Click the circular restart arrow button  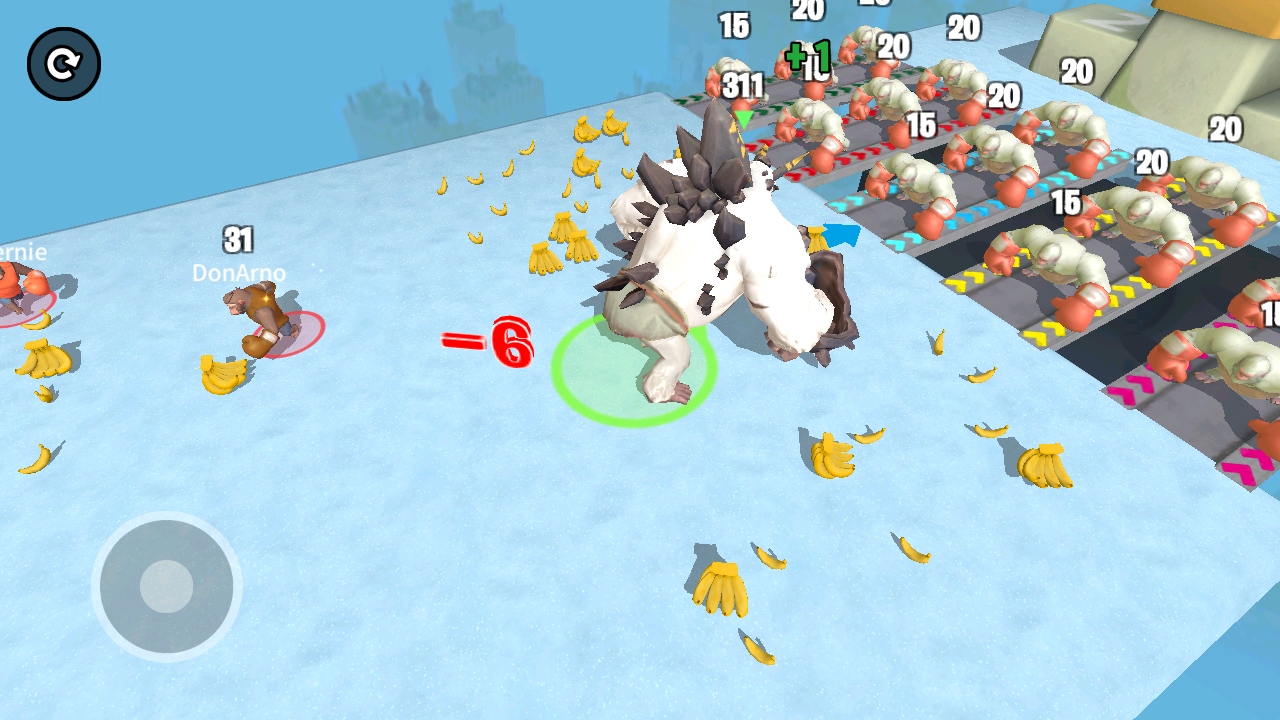point(64,64)
